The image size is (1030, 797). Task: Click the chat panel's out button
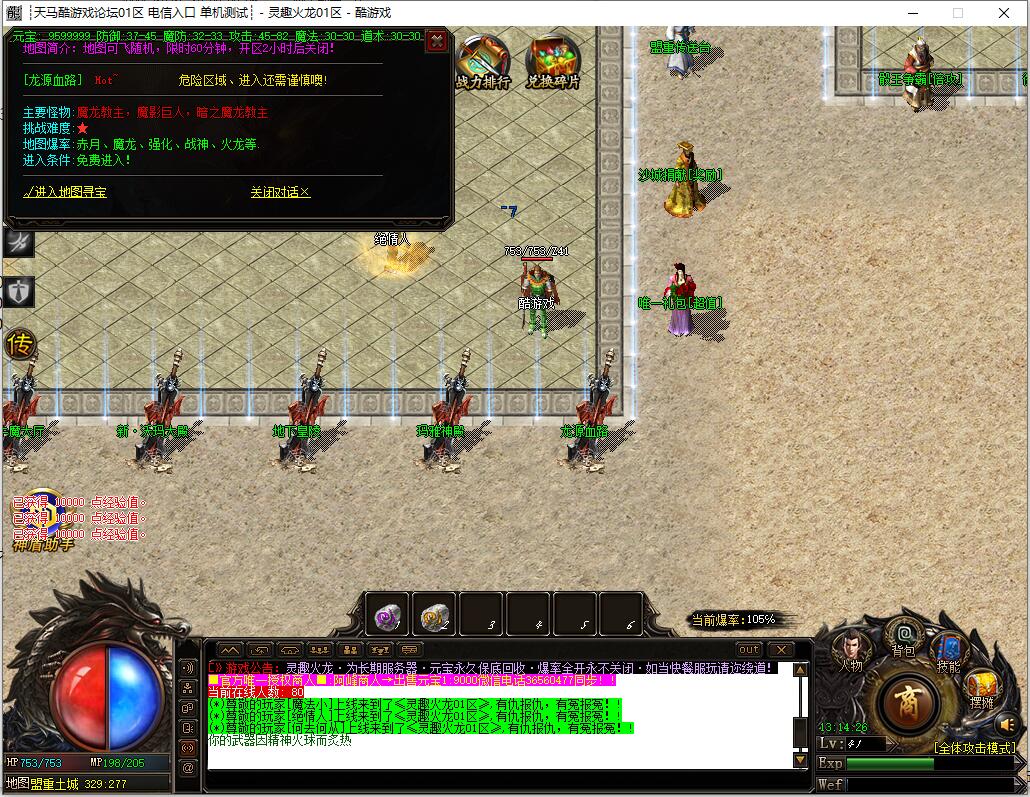(x=749, y=650)
